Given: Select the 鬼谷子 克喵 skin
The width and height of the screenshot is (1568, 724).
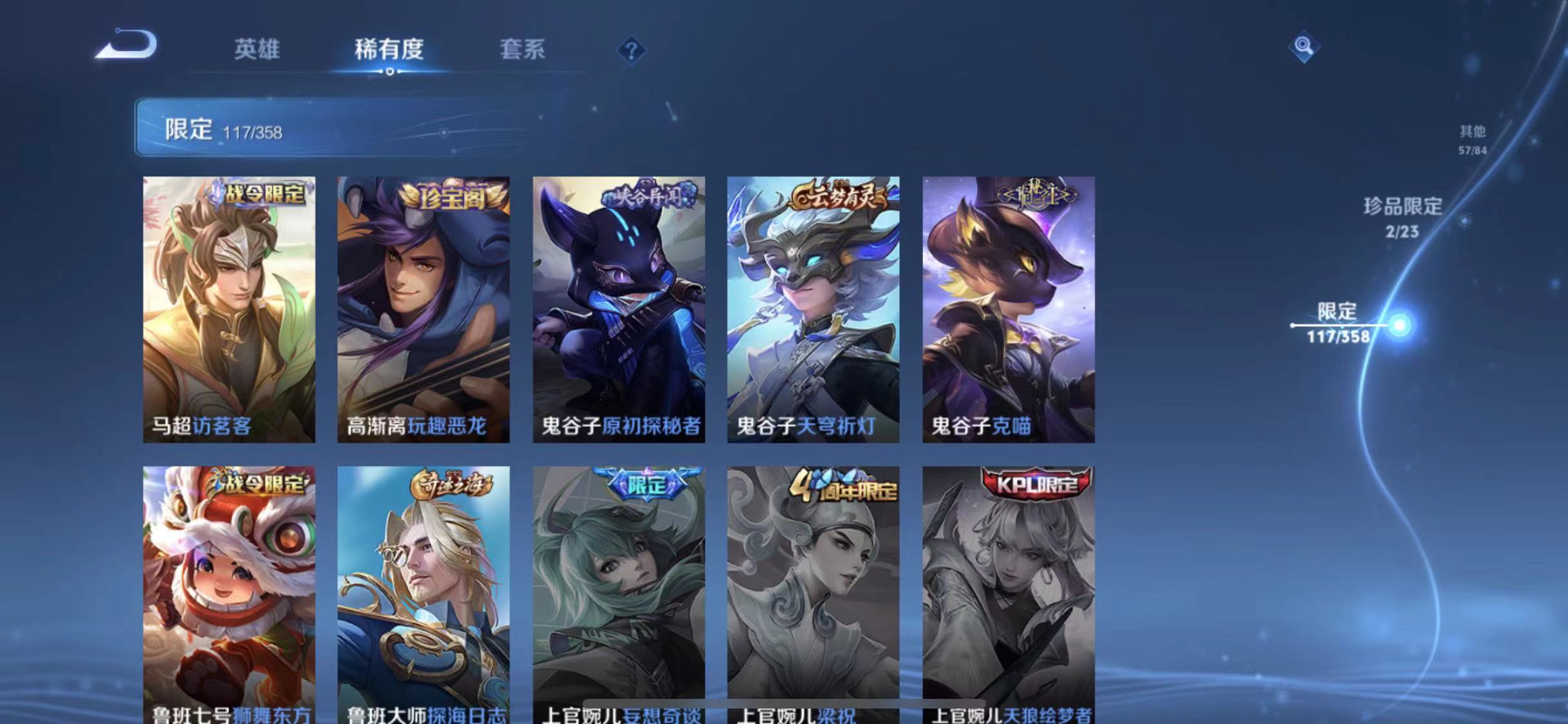Looking at the screenshot, I should 1009,309.
